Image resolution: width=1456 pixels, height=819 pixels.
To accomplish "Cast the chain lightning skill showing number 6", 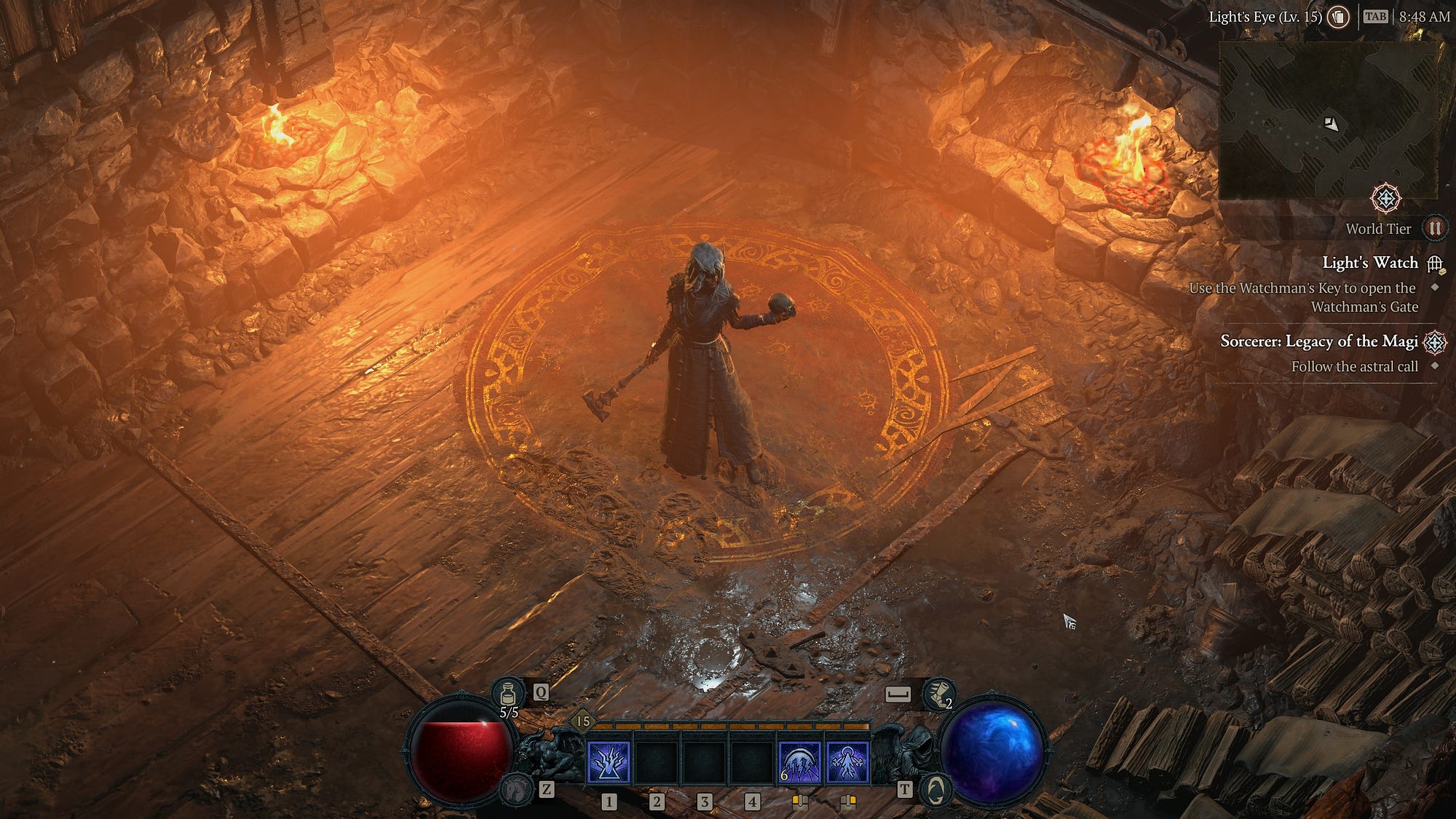I will [x=799, y=762].
